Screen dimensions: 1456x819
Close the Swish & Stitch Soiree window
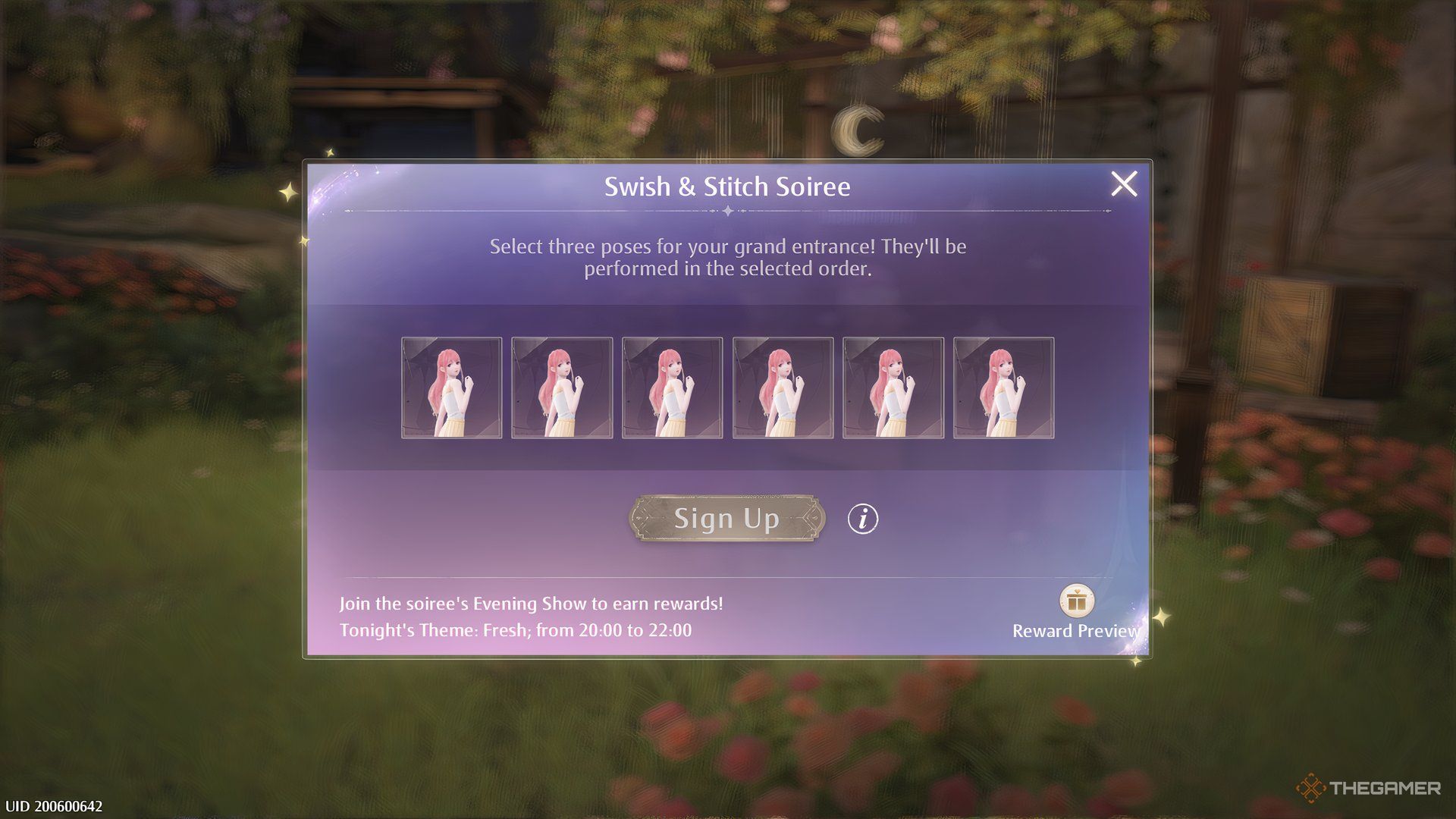(1124, 183)
